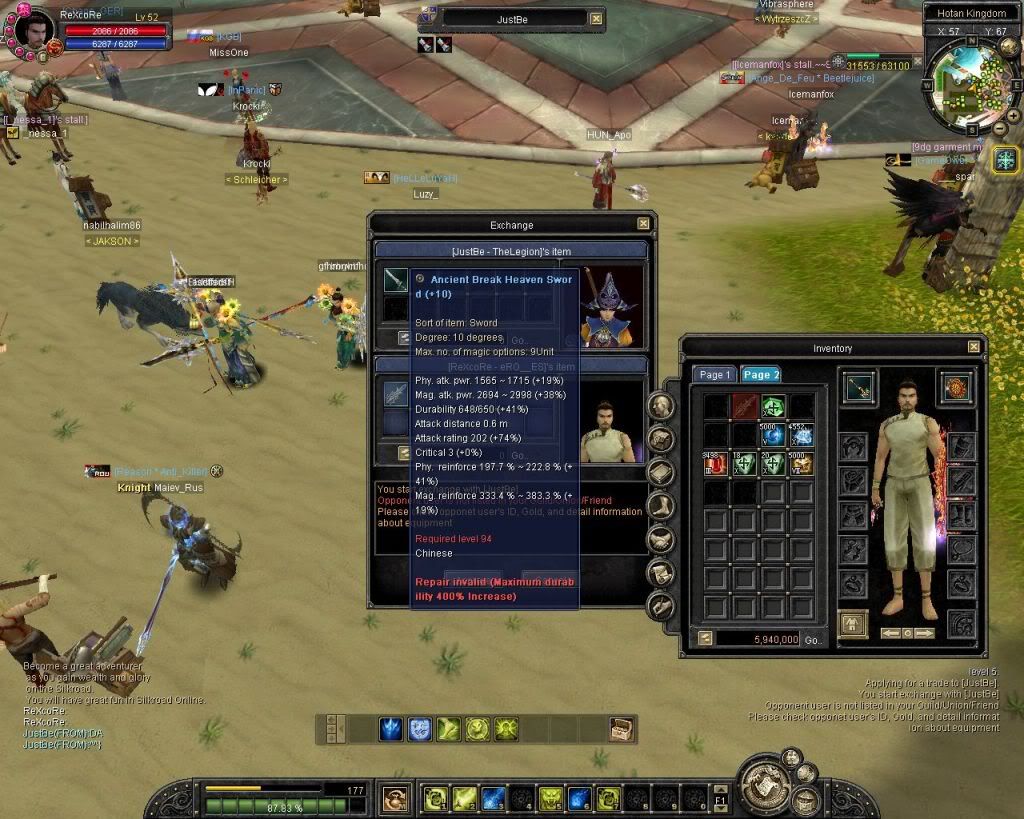This screenshot has height=819, width=1024.
Task: Select the equipped sword weapon slot
Action: click(x=859, y=389)
